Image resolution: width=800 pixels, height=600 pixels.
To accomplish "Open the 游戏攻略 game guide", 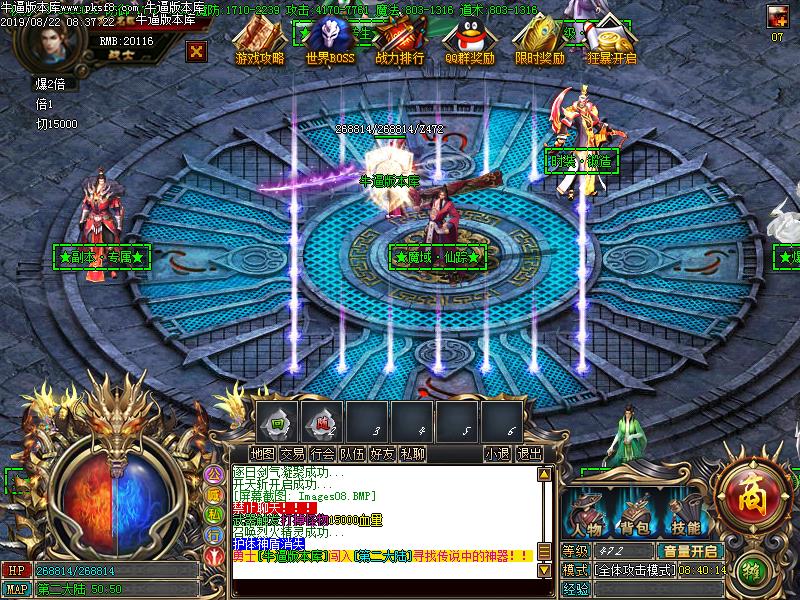I will [x=259, y=42].
